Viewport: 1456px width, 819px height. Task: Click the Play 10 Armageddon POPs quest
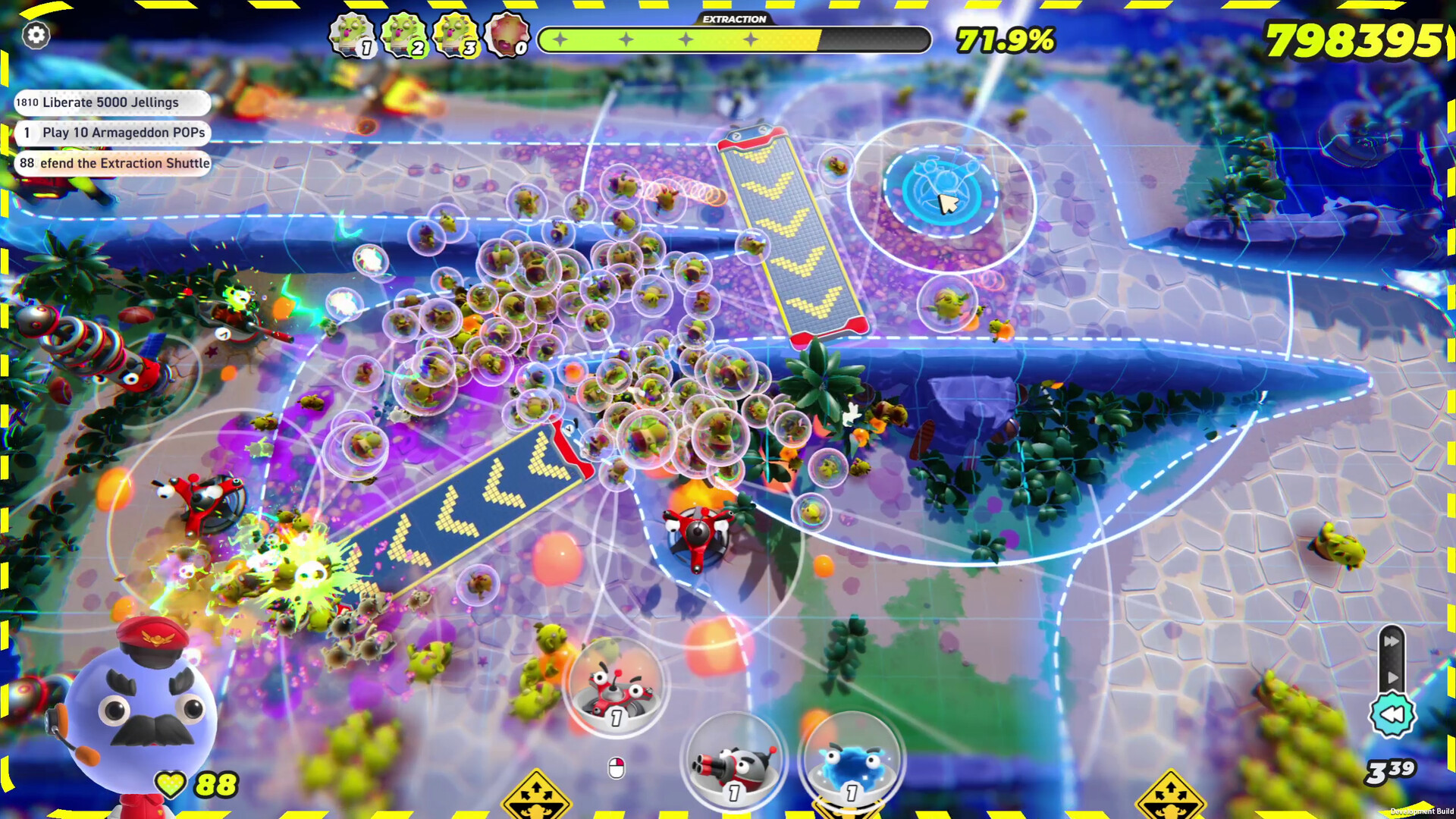(112, 133)
